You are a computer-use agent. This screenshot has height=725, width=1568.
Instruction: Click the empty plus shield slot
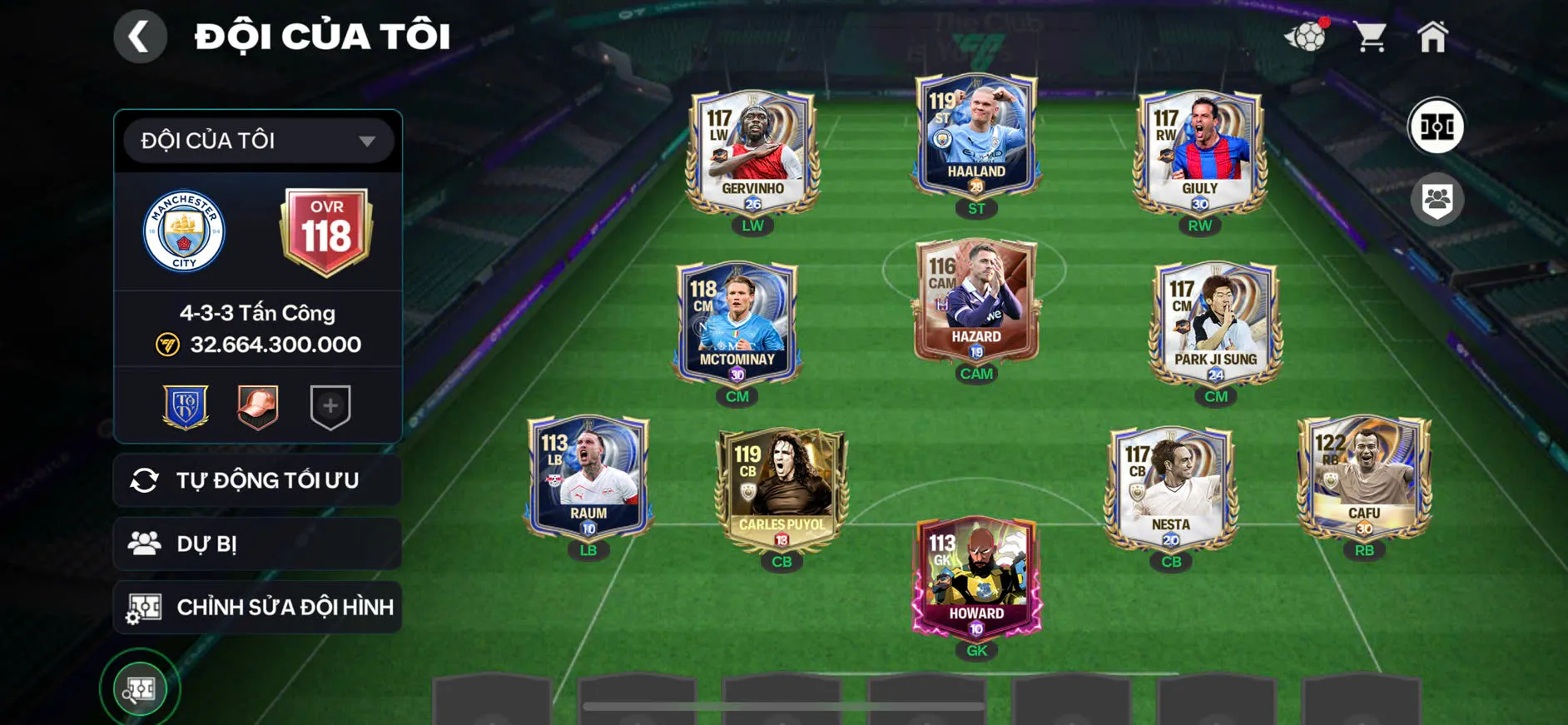(x=330, y=406)
